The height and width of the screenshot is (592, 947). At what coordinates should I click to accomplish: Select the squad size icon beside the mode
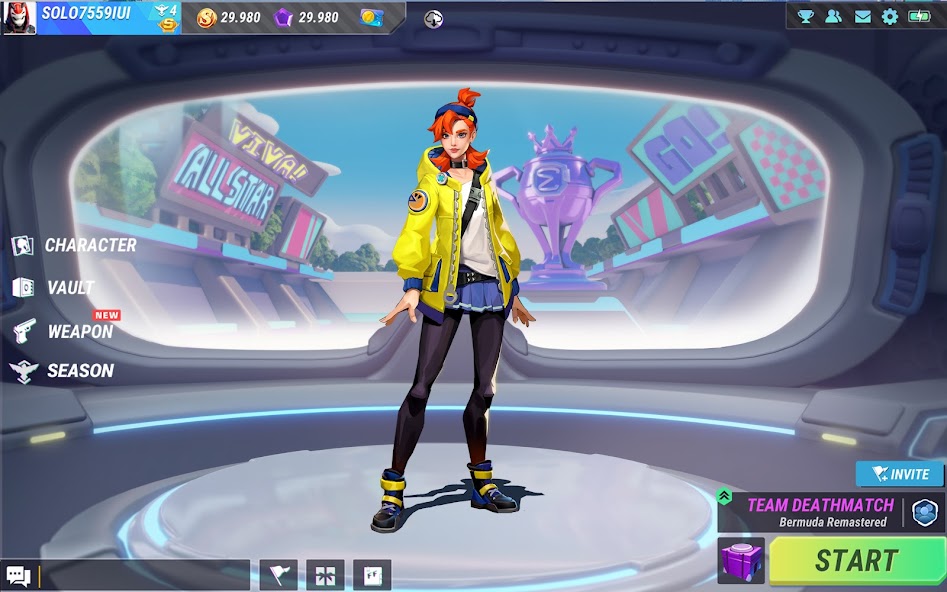(925, 513)
